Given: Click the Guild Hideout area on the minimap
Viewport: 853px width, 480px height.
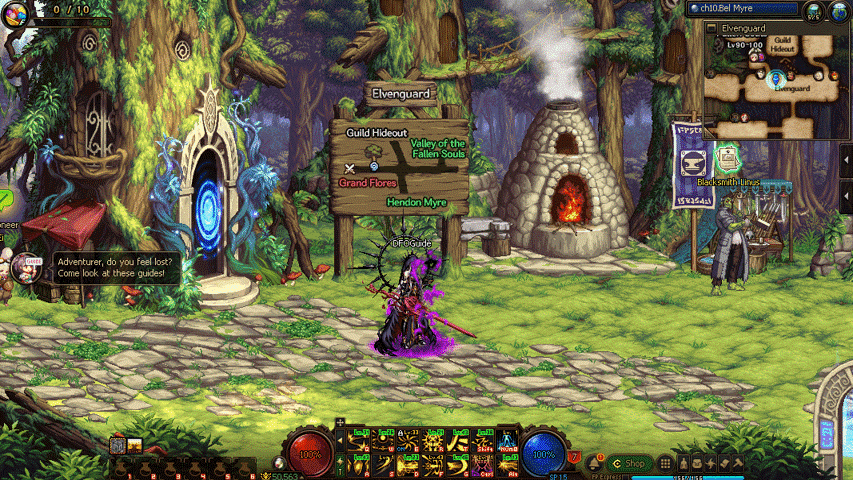Looking at the screenshot, I should point(784,44).
